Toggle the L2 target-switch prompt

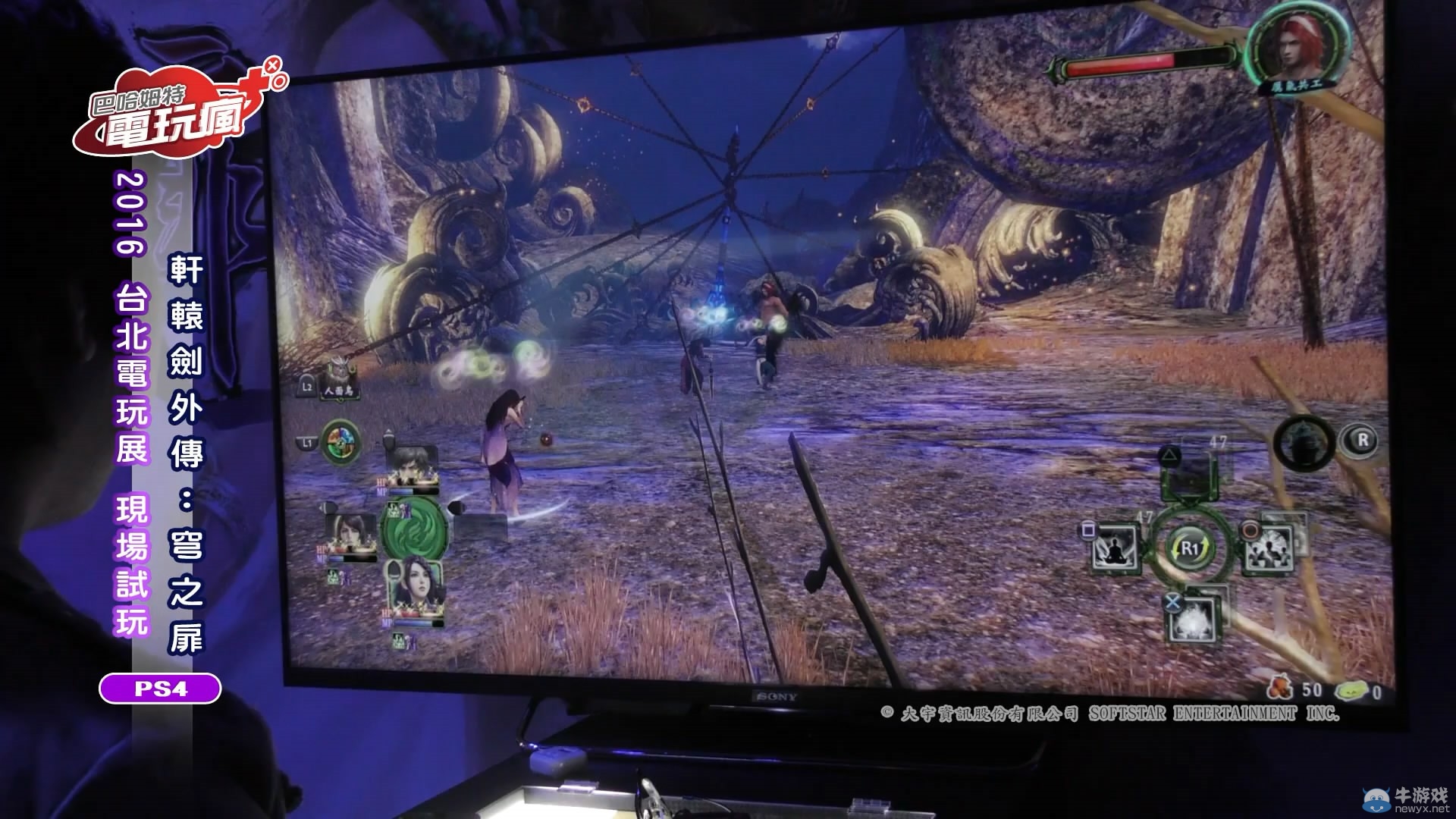306,387
